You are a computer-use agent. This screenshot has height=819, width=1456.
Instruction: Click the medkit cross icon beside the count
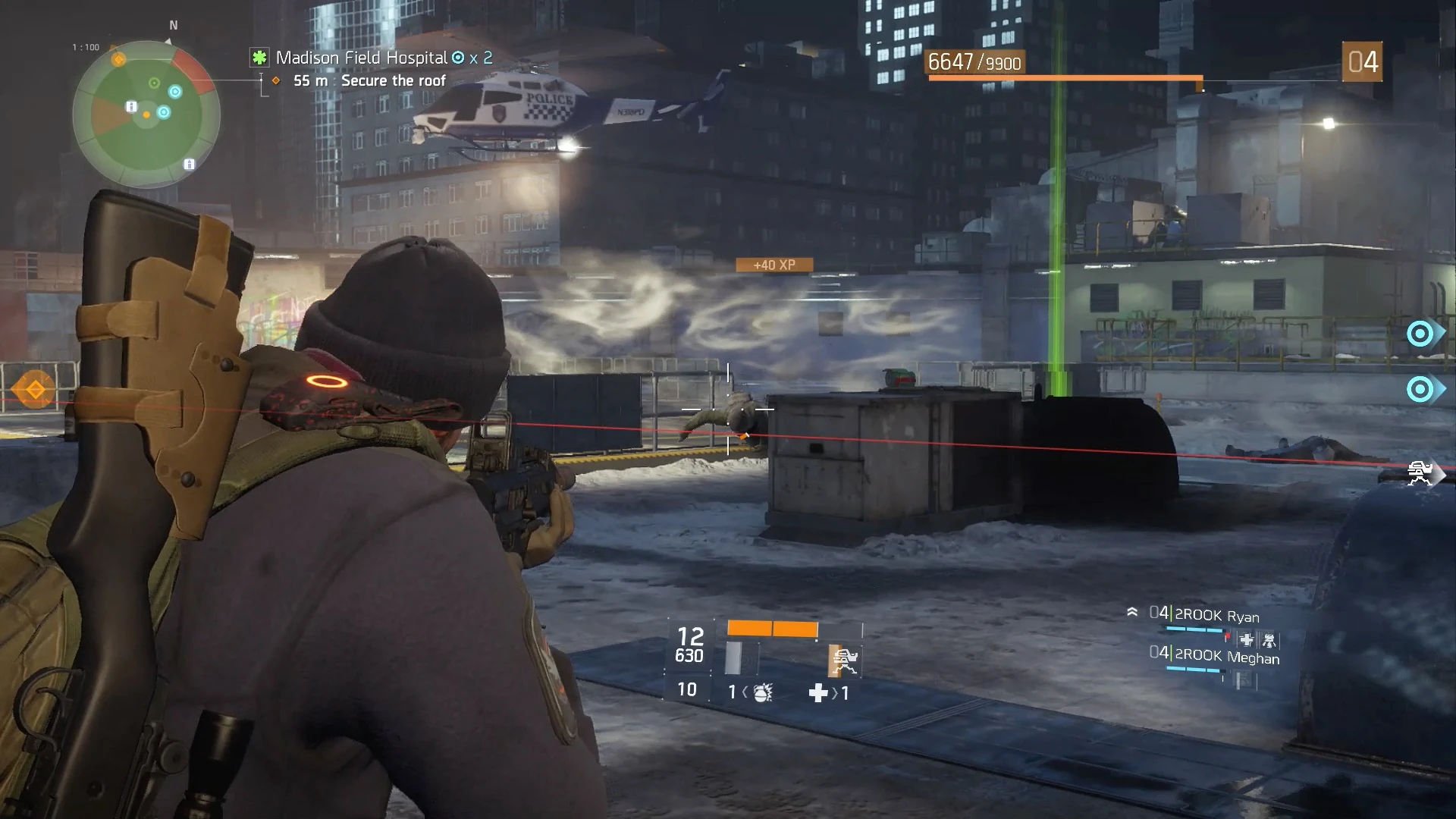tap(817, 694)
